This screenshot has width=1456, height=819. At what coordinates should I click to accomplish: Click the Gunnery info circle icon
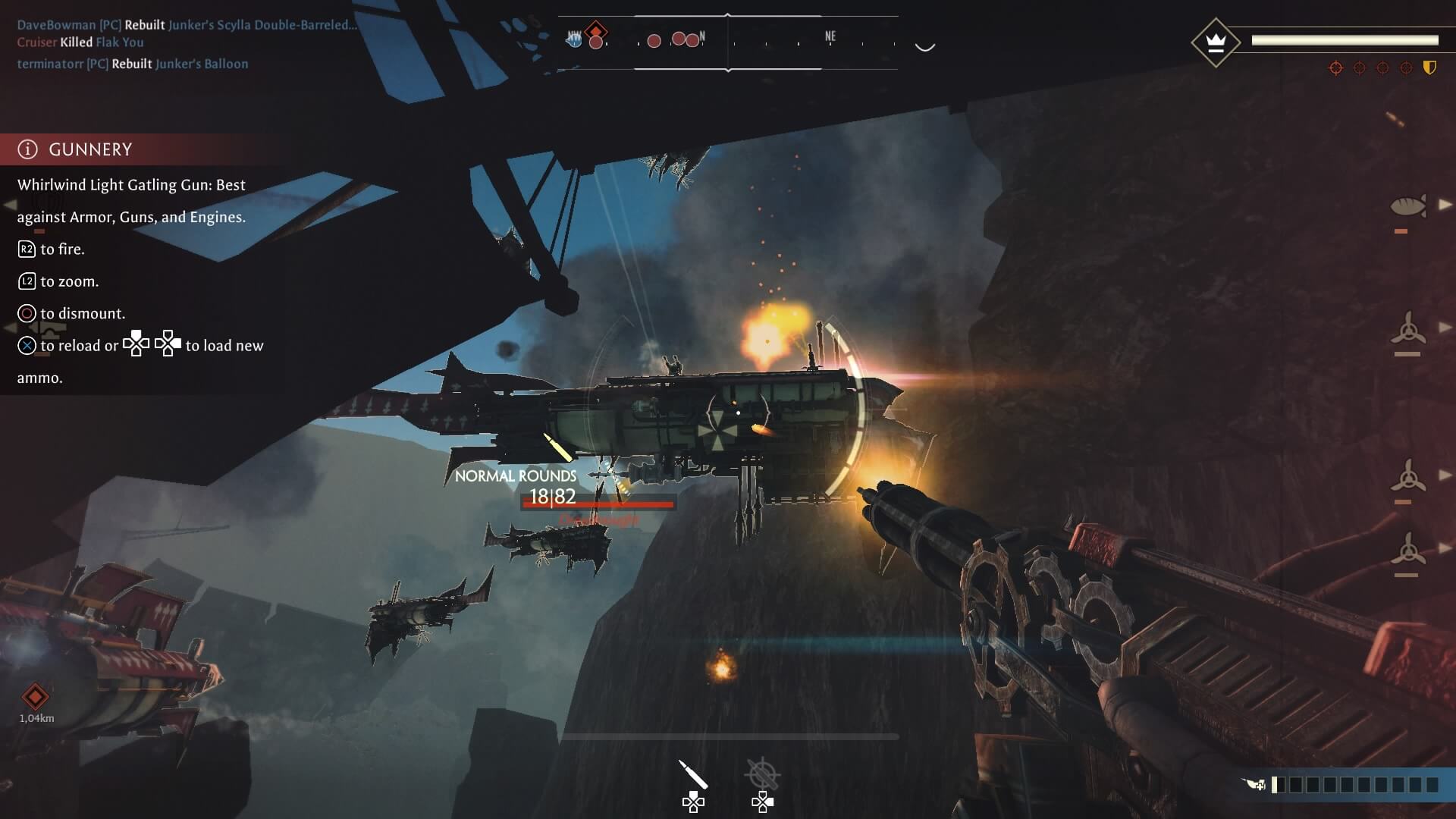click(x=27, y=149)
